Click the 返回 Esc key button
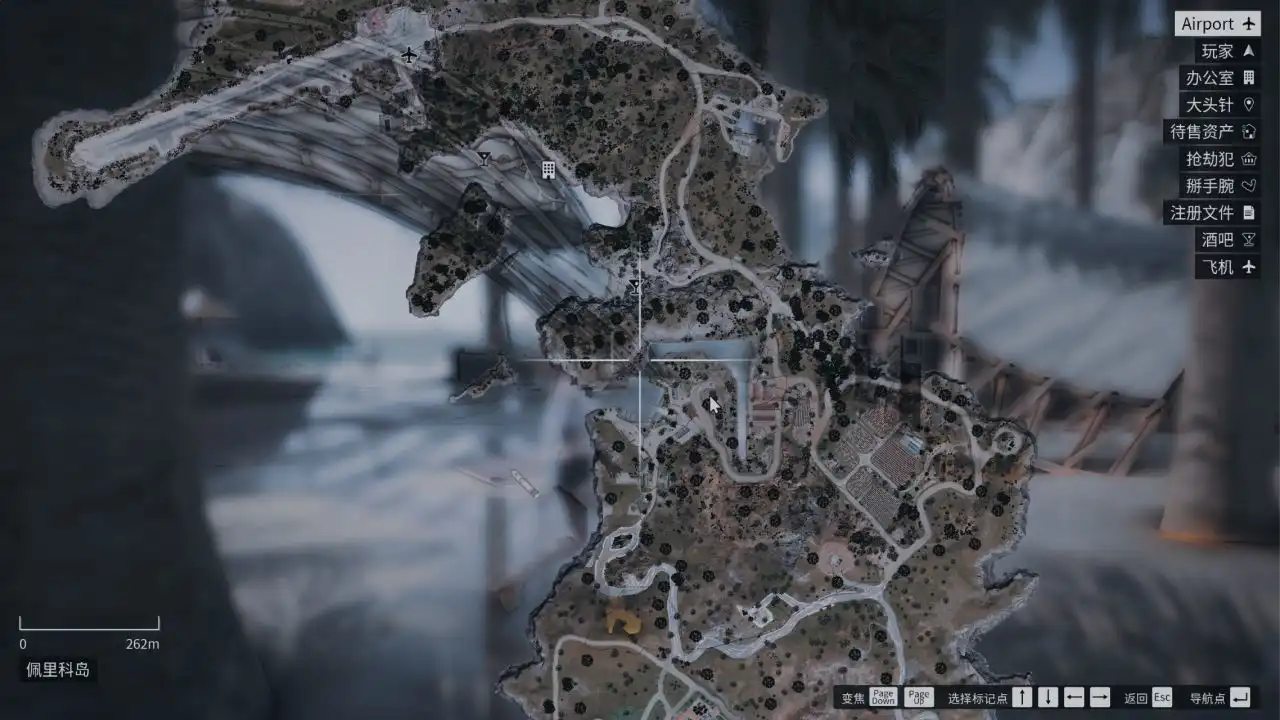This screenshot has width=1280, height=720. coord(1160,695)
